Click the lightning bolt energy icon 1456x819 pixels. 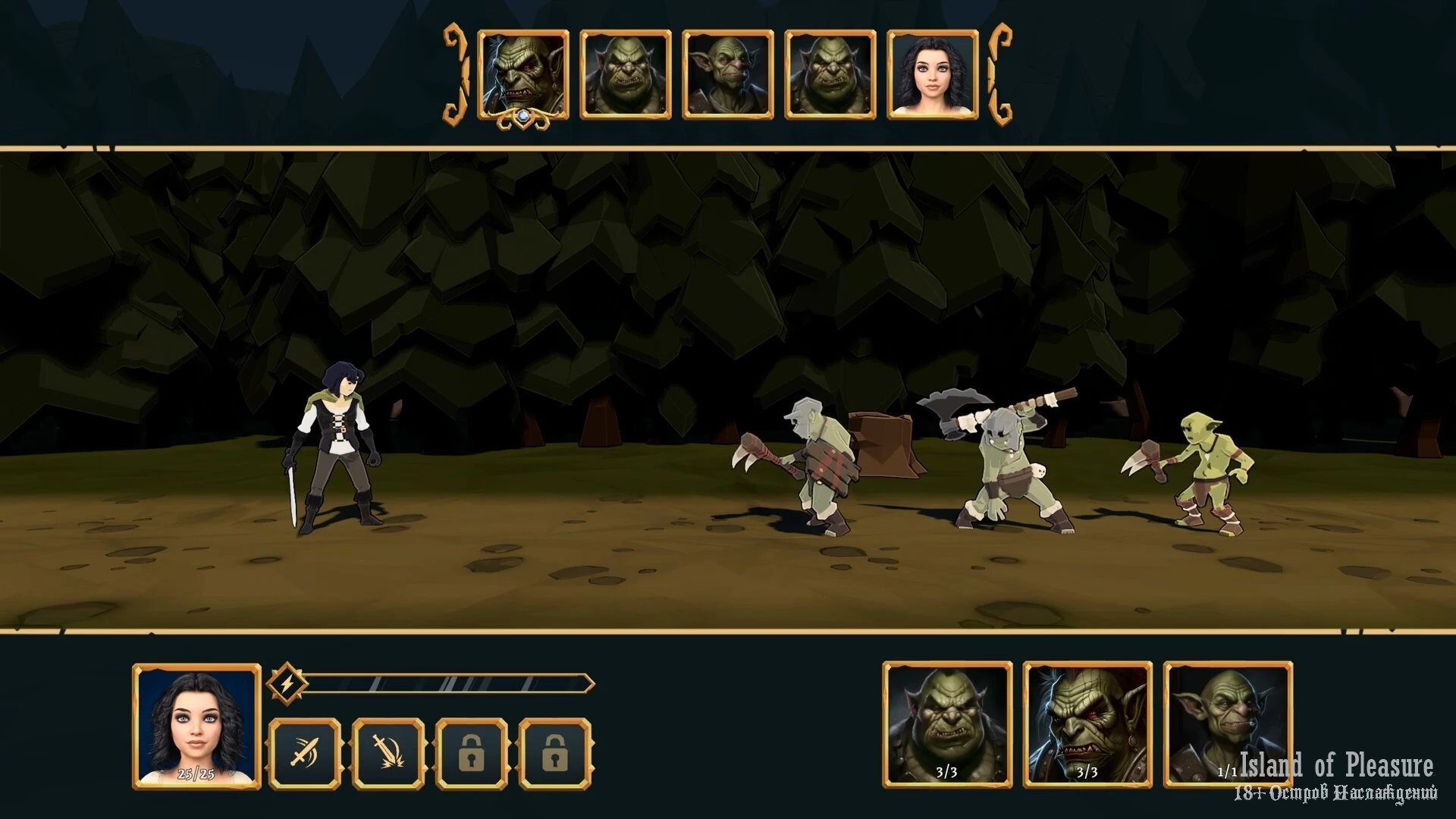tap(287, 684)
